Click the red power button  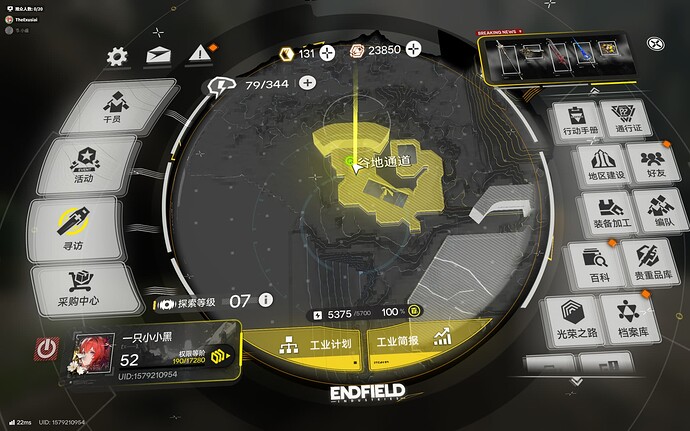47,350
